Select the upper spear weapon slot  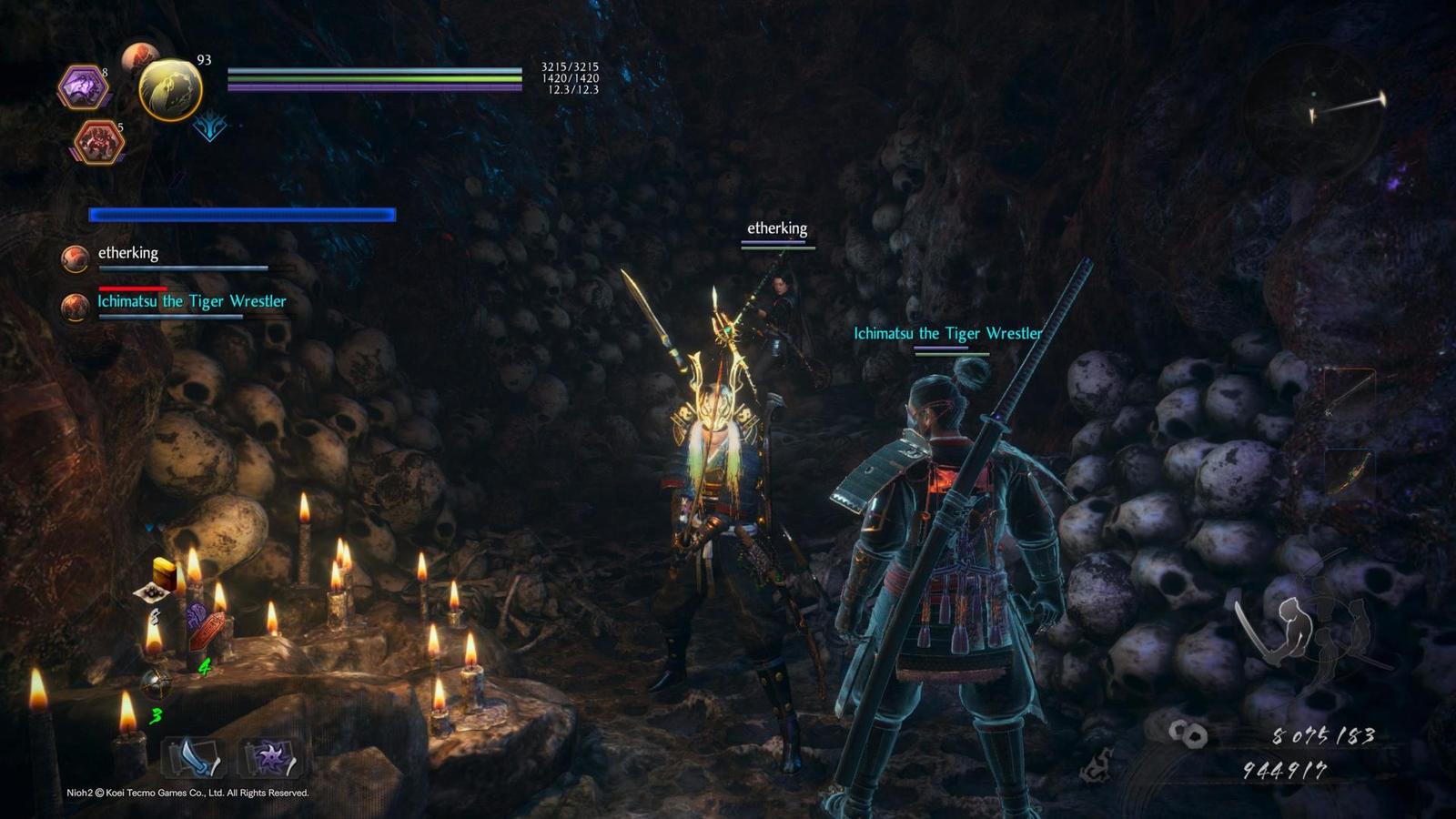(1347, 391)
